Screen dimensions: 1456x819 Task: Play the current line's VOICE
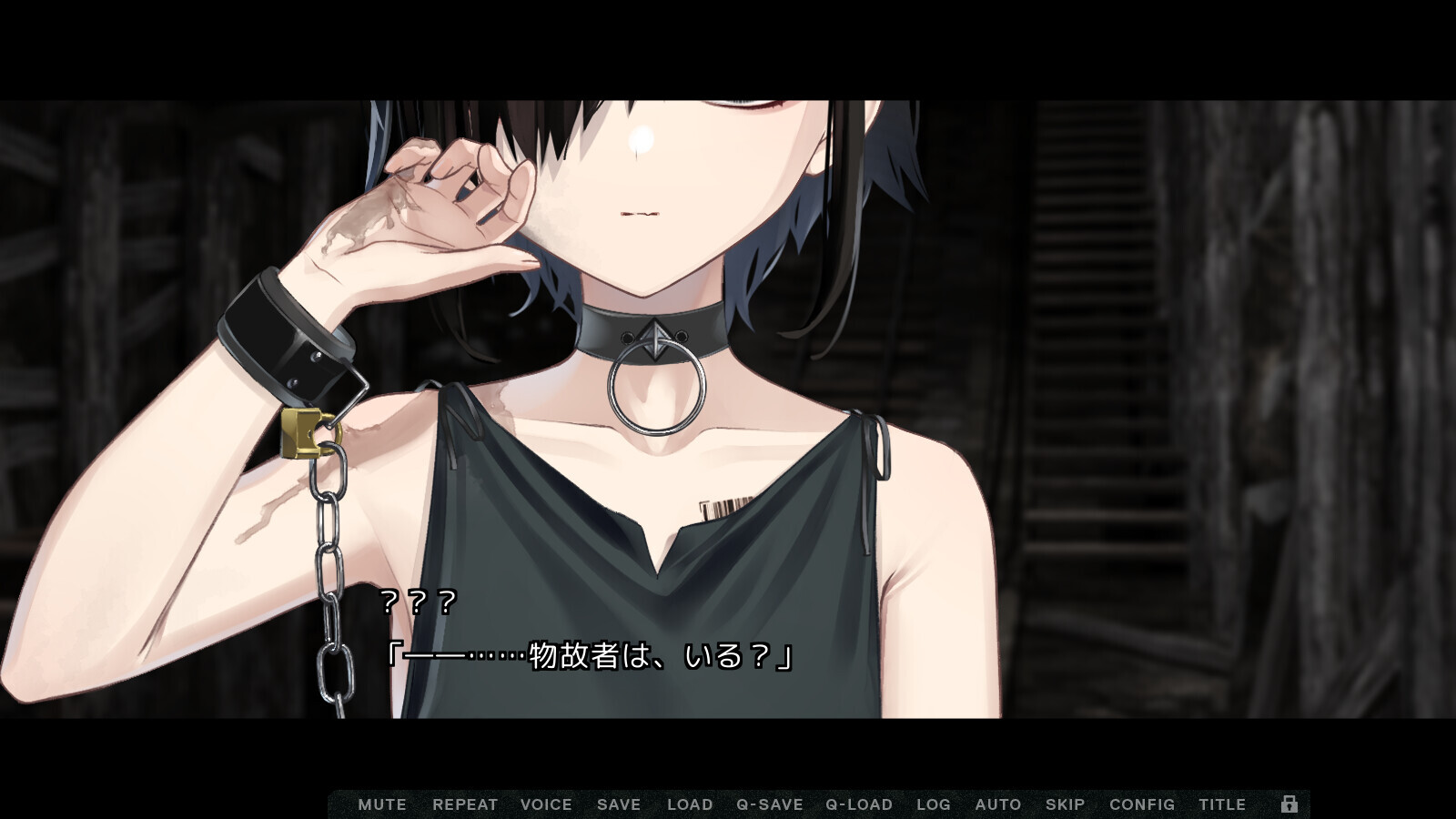545,804
